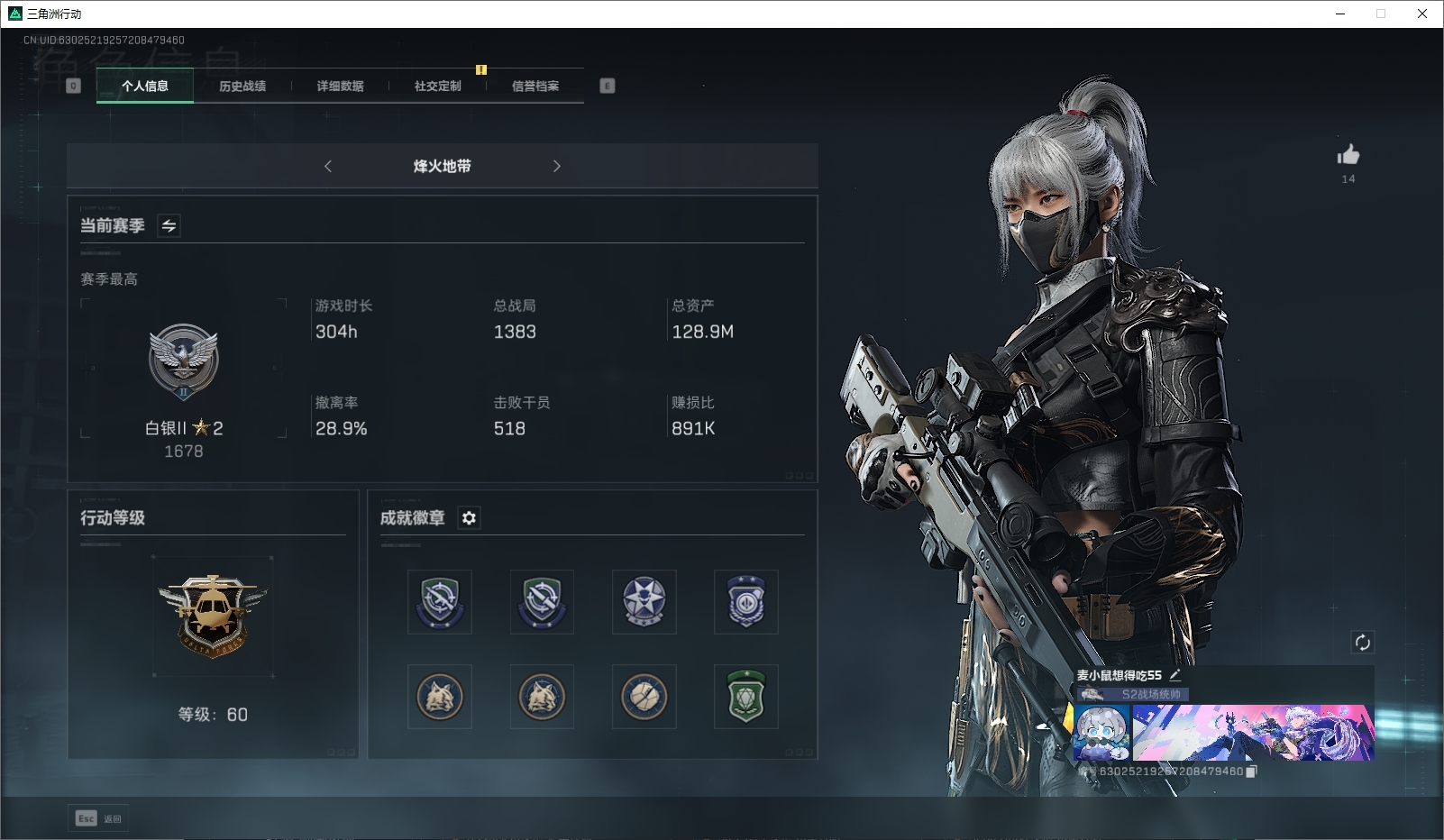Image resolution: width=1444 pixels, height=840 pixels.
Task: Toggle the 当前赛季 season switch icon
Action: pyautogui.click(x=169, y=225)
